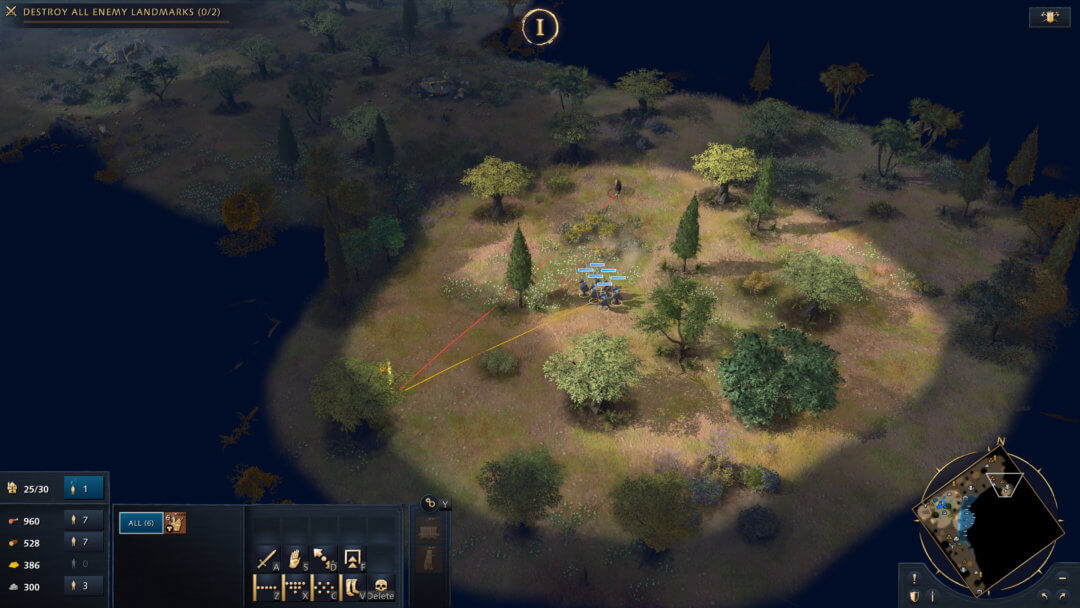1080x608 pixels.
Task: Click the boots command button
Action: [352, 587]
